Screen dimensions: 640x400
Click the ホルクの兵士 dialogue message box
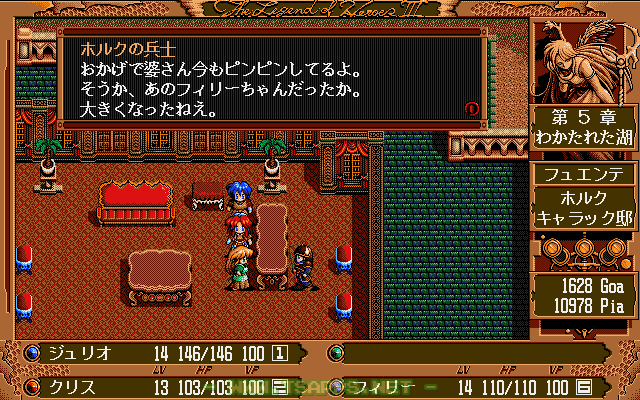click(272, 76)
